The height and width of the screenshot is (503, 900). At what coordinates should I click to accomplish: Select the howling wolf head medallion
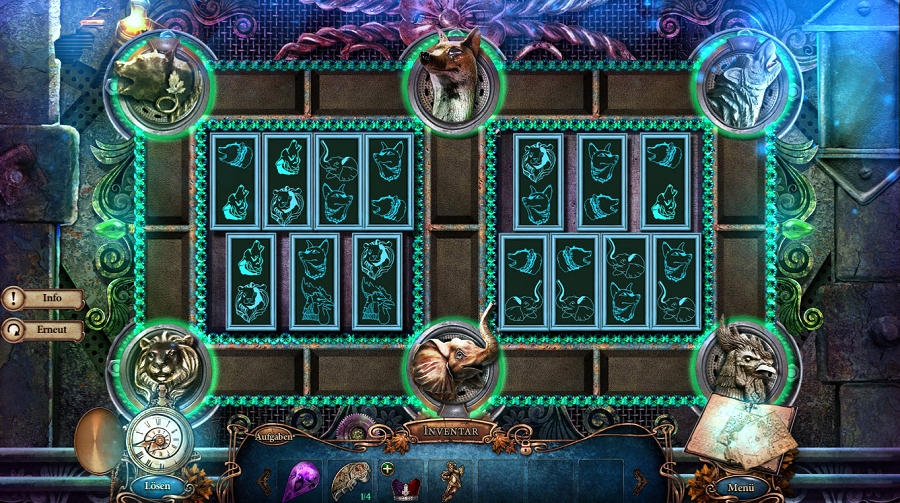tap(742, 82)
